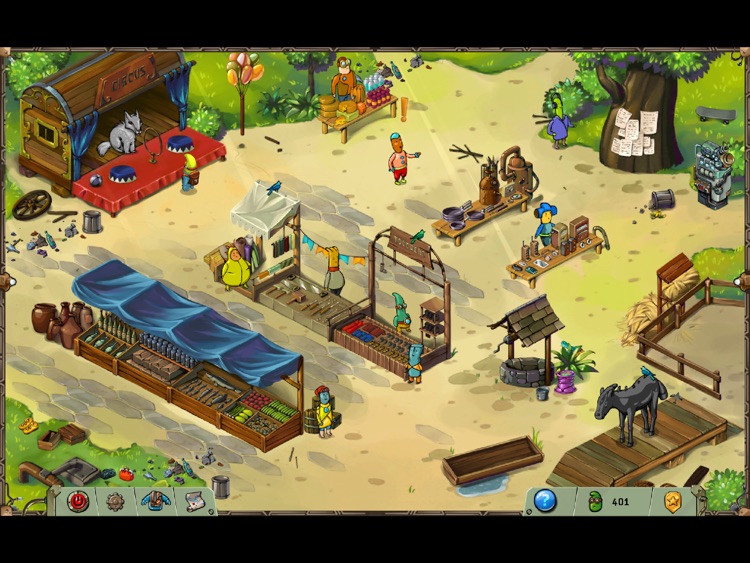Open settings with the gear icon

pos(116,500)
